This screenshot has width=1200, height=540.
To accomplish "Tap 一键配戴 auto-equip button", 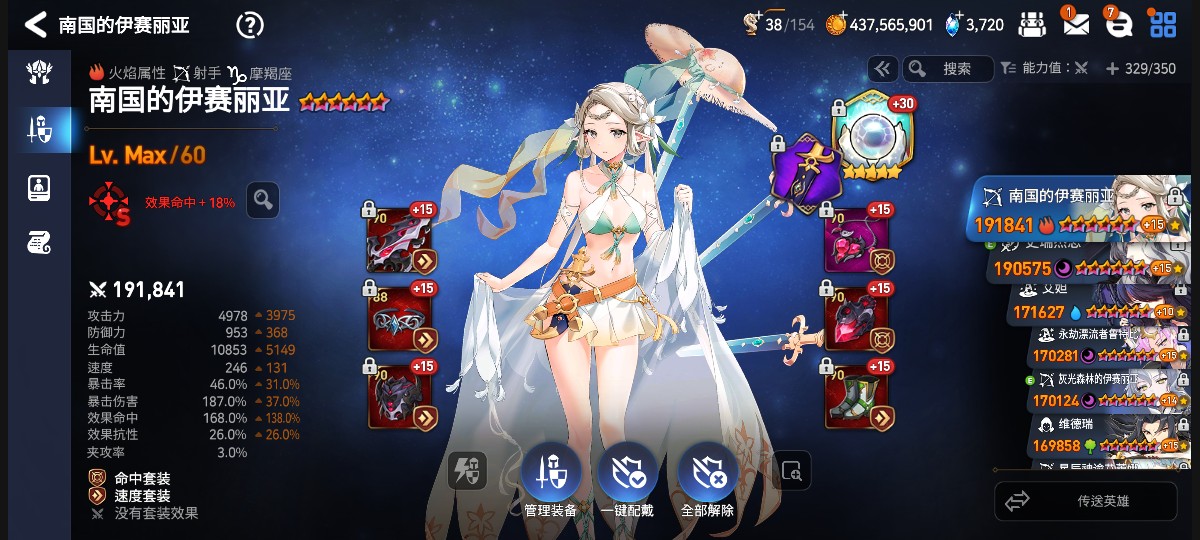I will 628,474.
